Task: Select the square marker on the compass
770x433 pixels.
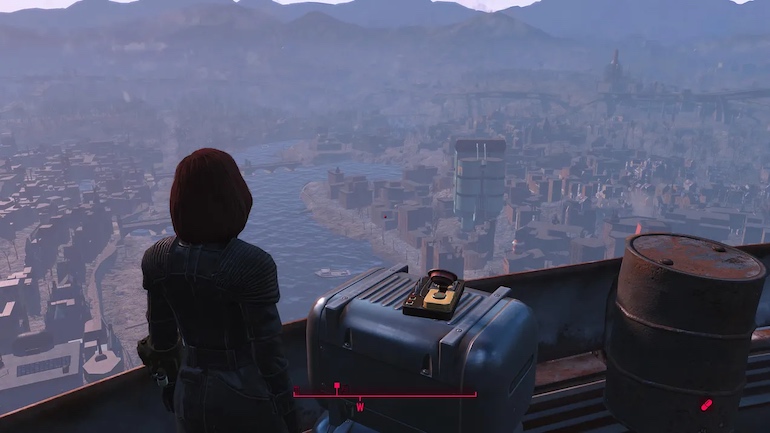Action: (337, 385)
